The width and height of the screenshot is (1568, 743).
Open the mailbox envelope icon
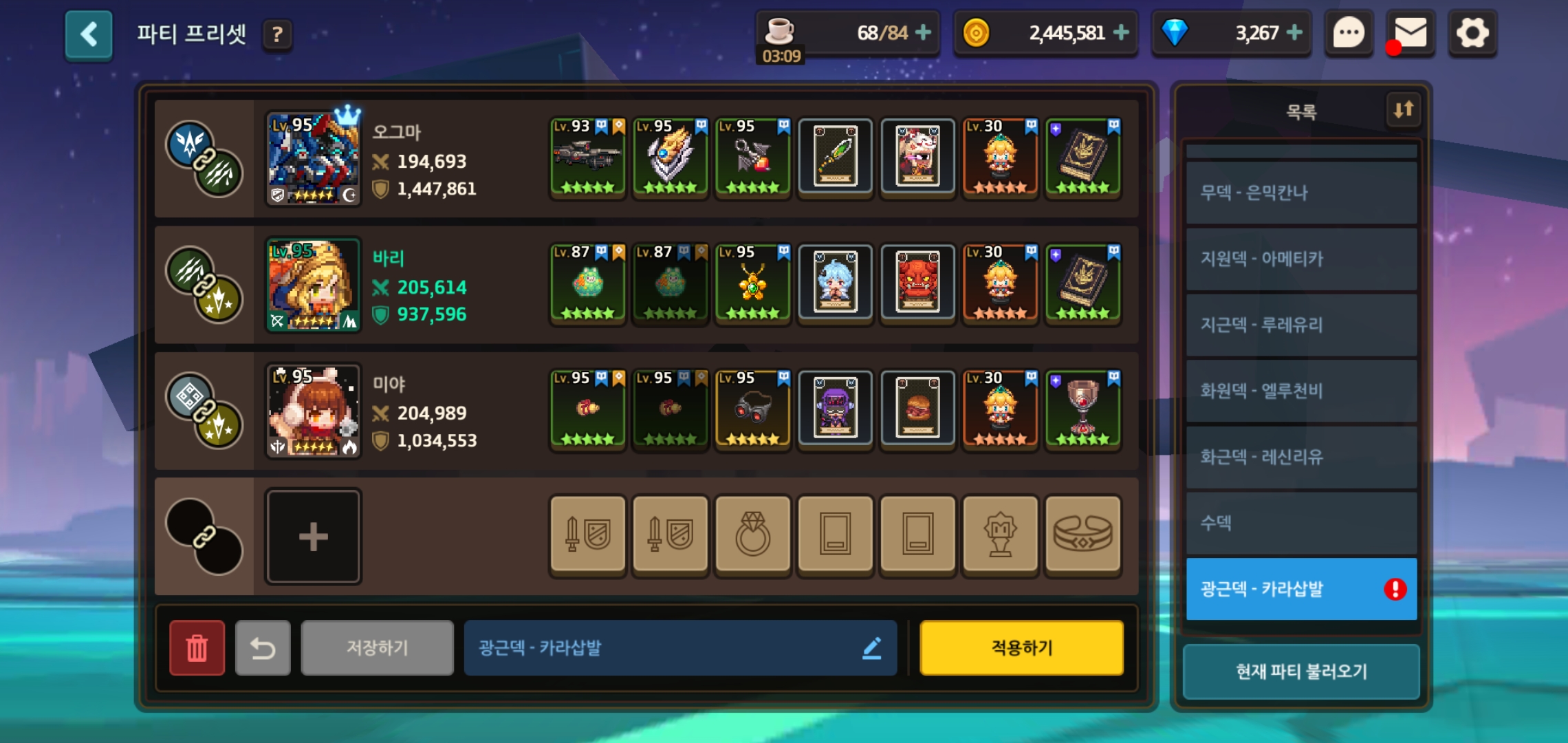pos(1410,33)
